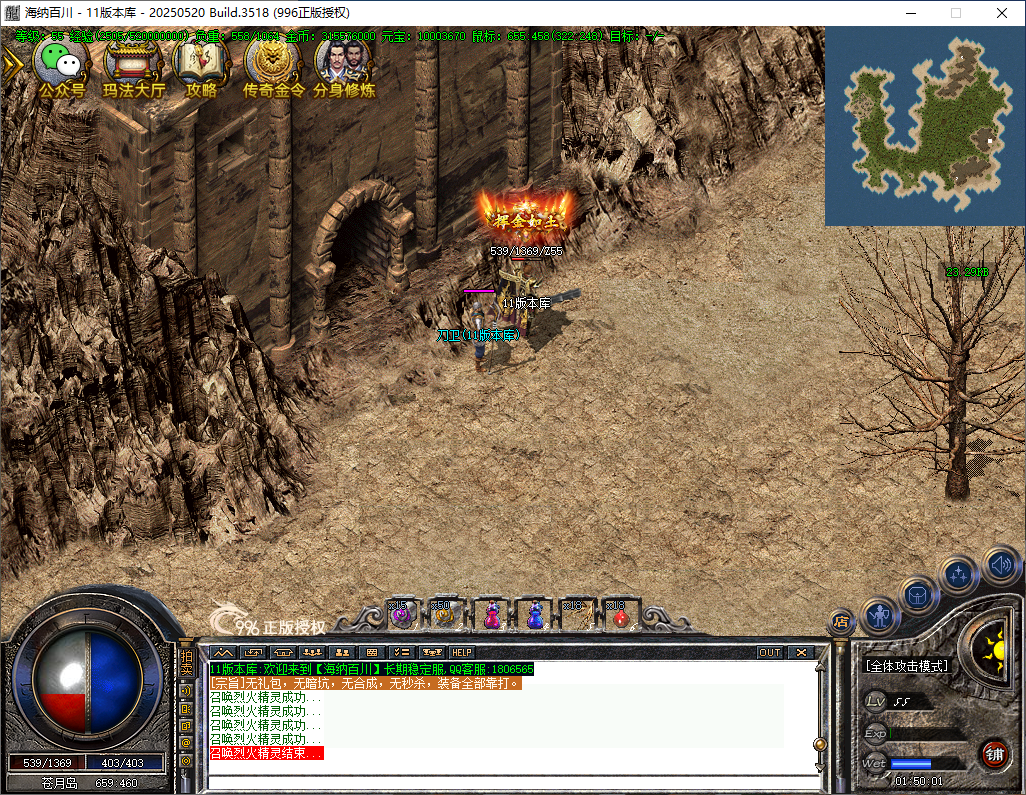Screen dimensions: 1026x795
Task: Use the red potion in hotbar slot 6
Action: click(619, 614)
